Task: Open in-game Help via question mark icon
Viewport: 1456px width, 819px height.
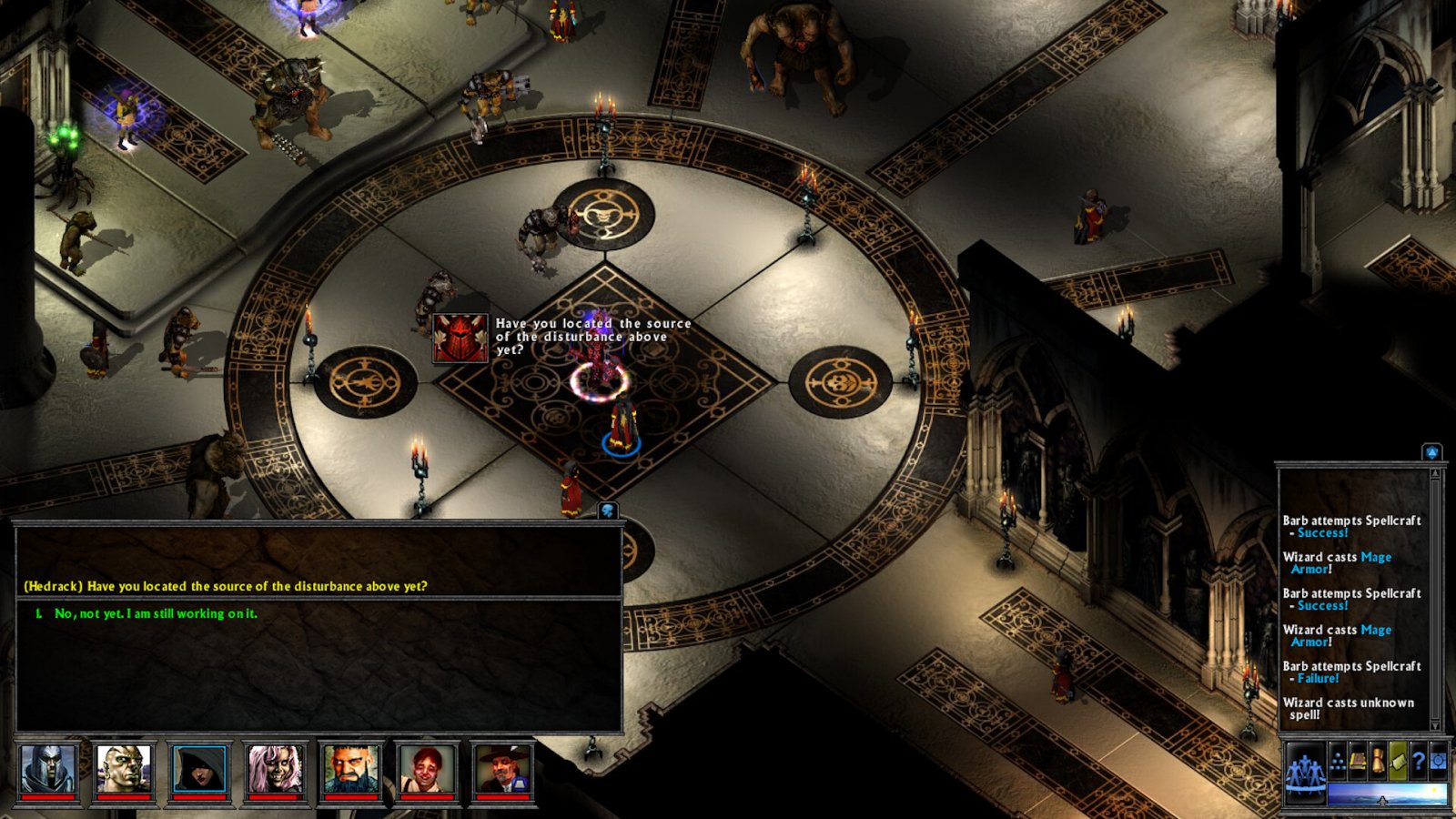Action: pos(1418,762)
